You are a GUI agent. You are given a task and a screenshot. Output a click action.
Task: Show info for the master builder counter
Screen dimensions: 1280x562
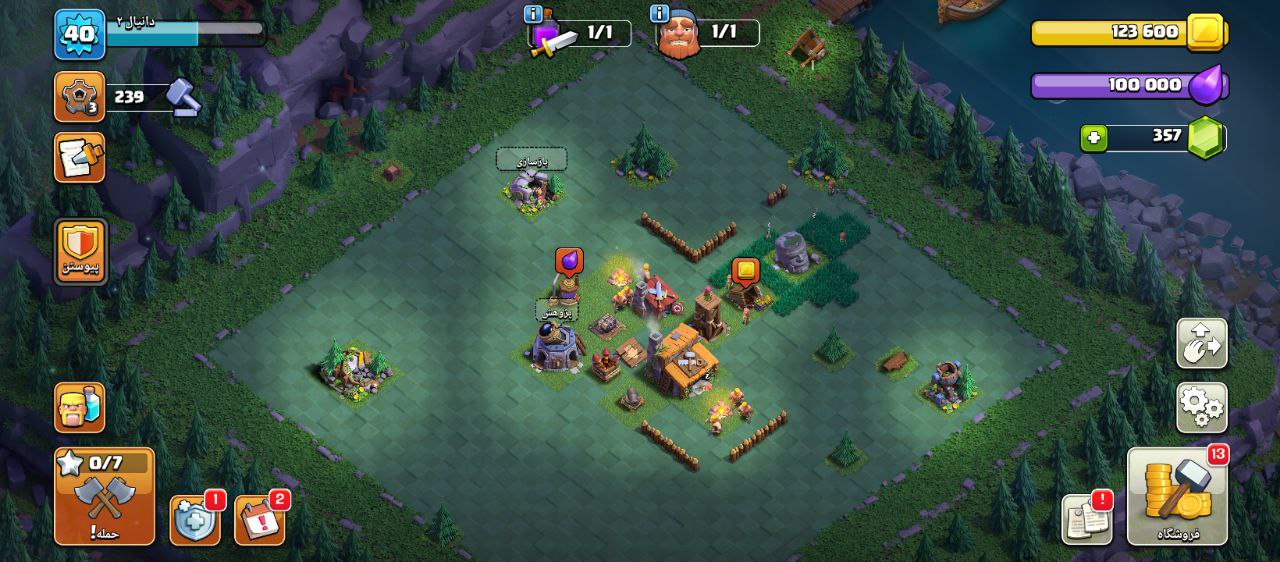(x=659, y=14)
